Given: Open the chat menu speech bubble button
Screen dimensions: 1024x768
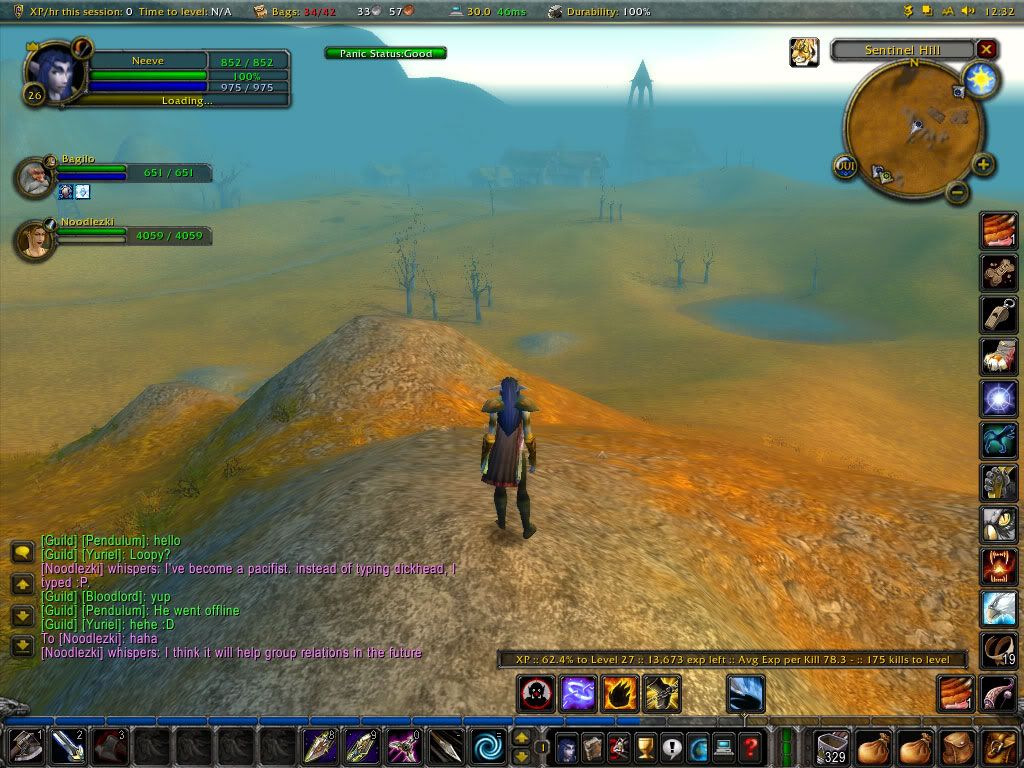Looking at the screenshot, I should tap(22, 552).
